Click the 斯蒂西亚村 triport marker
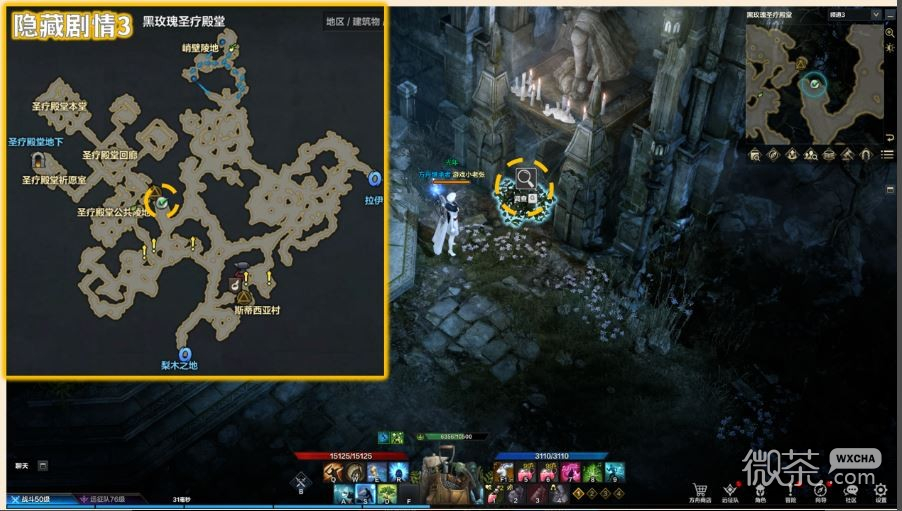 245,297
